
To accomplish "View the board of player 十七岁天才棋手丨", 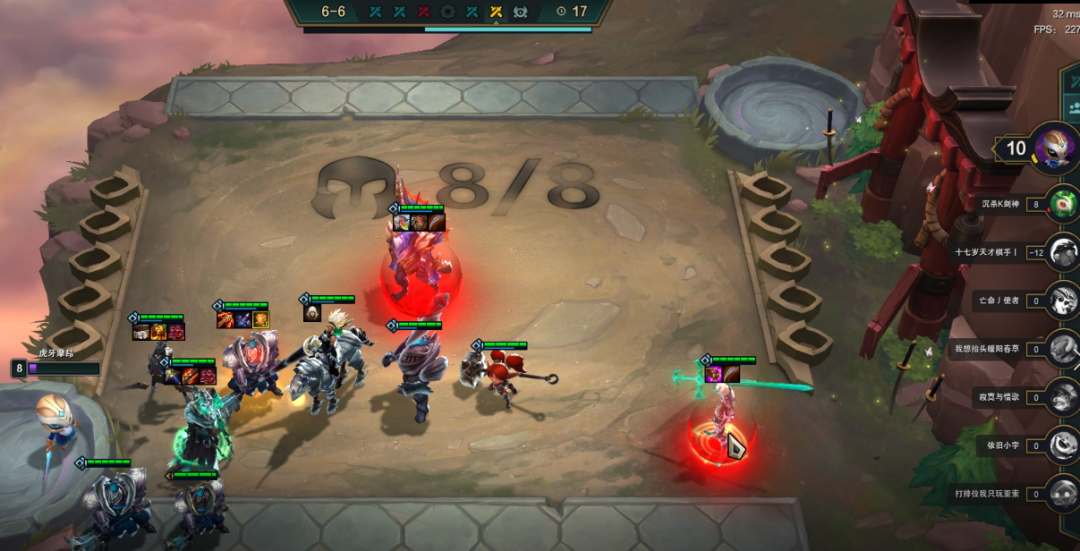I will point(1064,251).
